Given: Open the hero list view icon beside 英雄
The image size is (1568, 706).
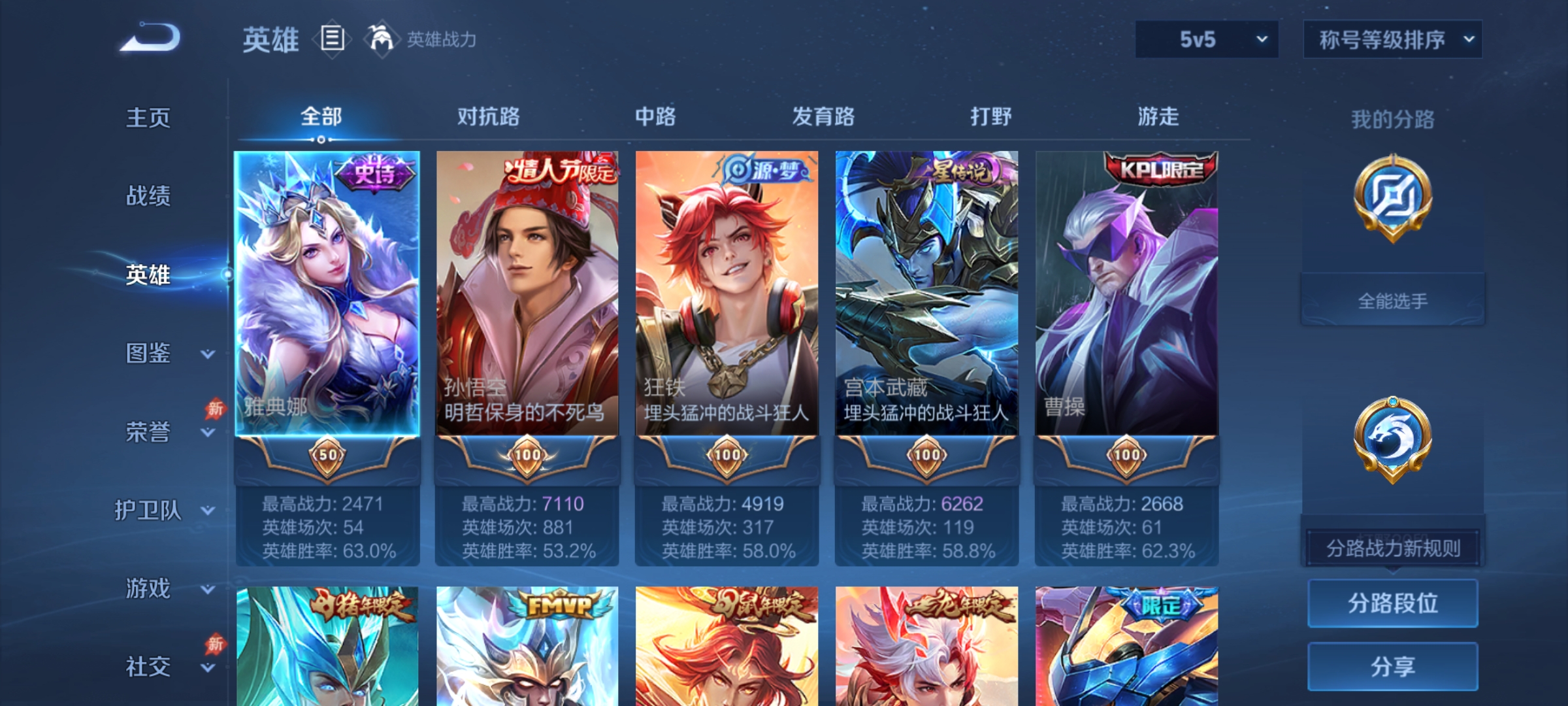Looking at the screenshot, I should click(x=333, y=39).
